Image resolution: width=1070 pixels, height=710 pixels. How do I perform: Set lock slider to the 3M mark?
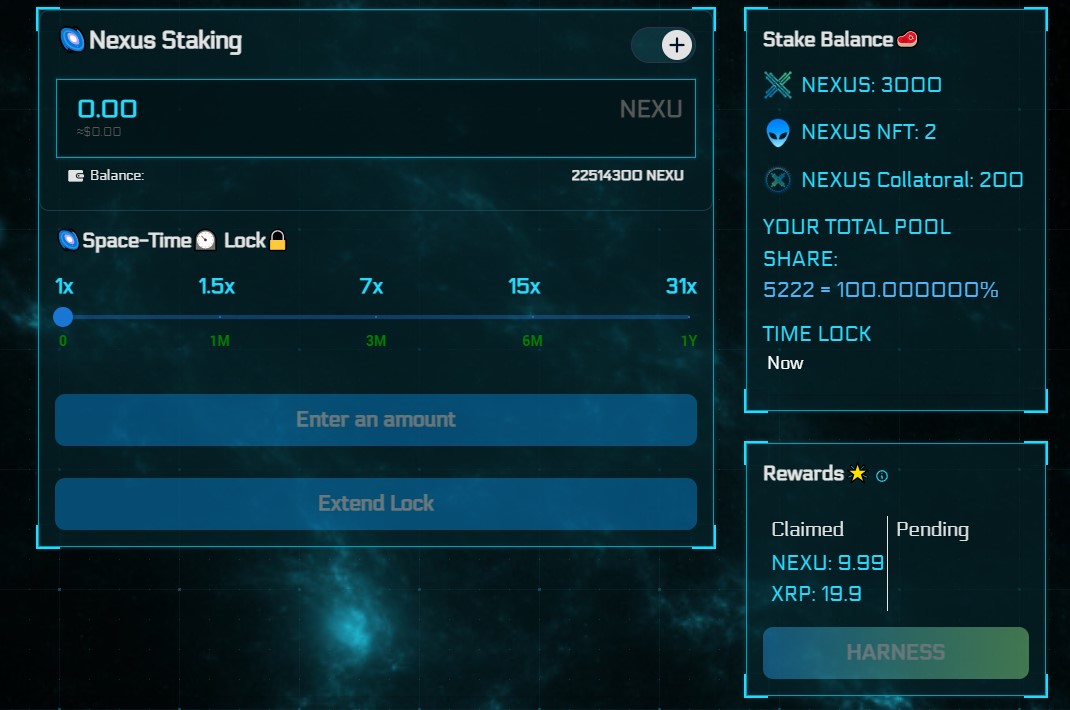pyautogui.click(x=376, y=317)
